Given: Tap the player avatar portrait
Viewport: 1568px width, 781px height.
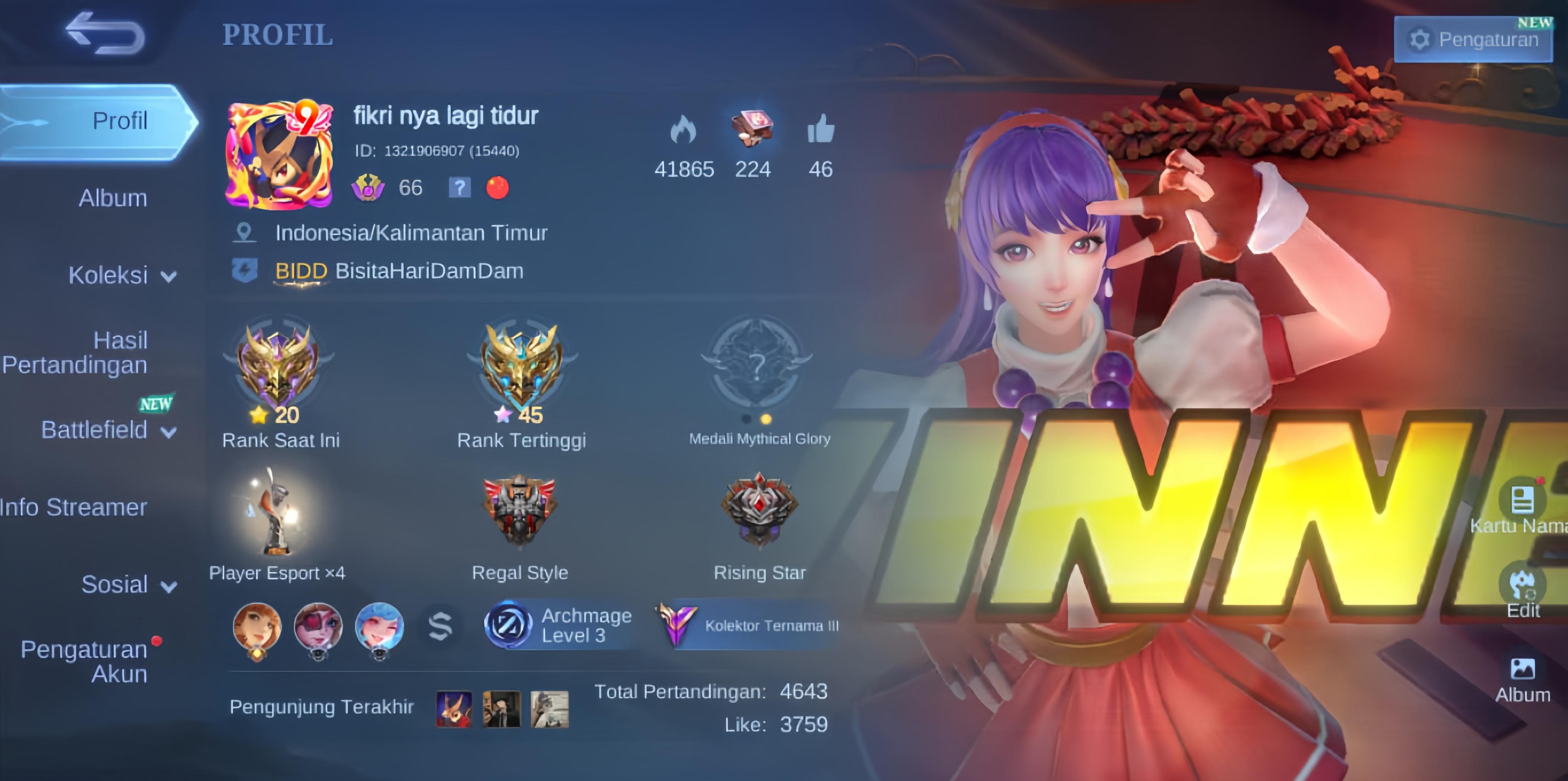Looking at the screenshot, I should click(279, 155).
